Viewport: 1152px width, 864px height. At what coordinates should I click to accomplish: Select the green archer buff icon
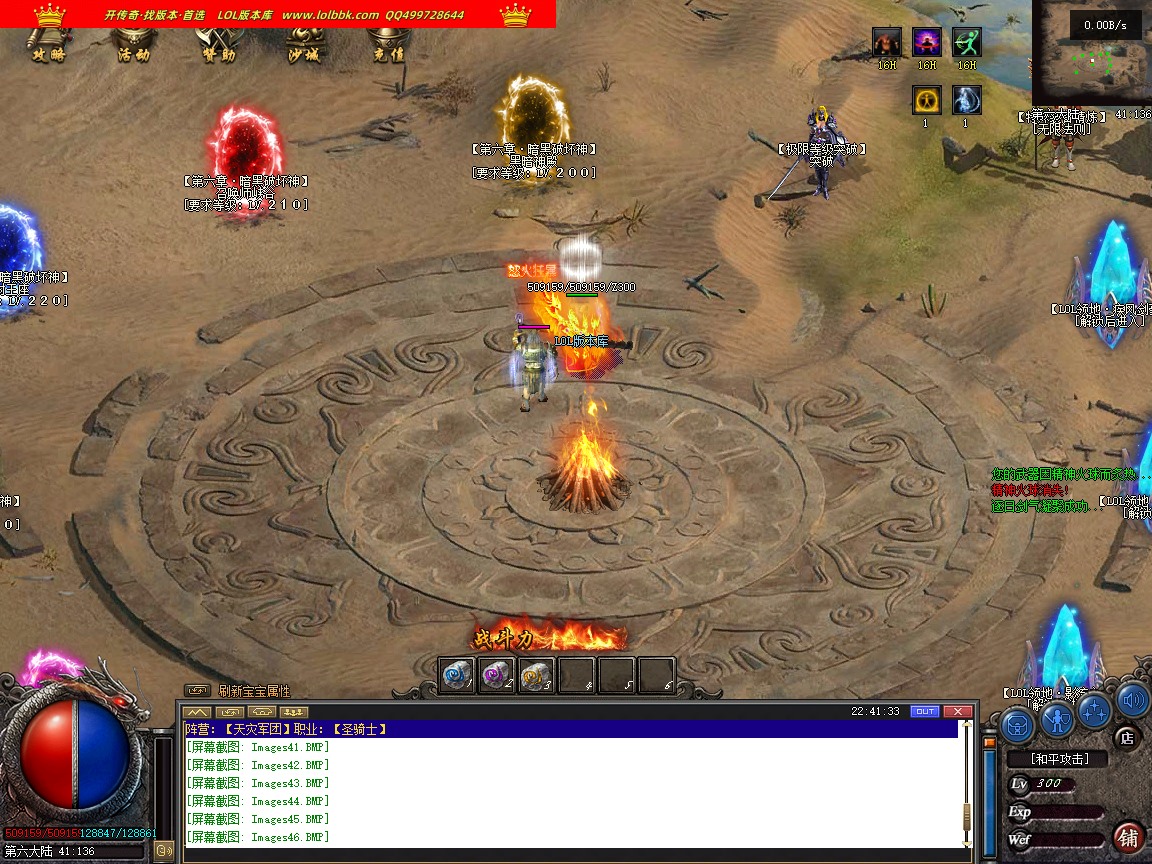[966, 42]
